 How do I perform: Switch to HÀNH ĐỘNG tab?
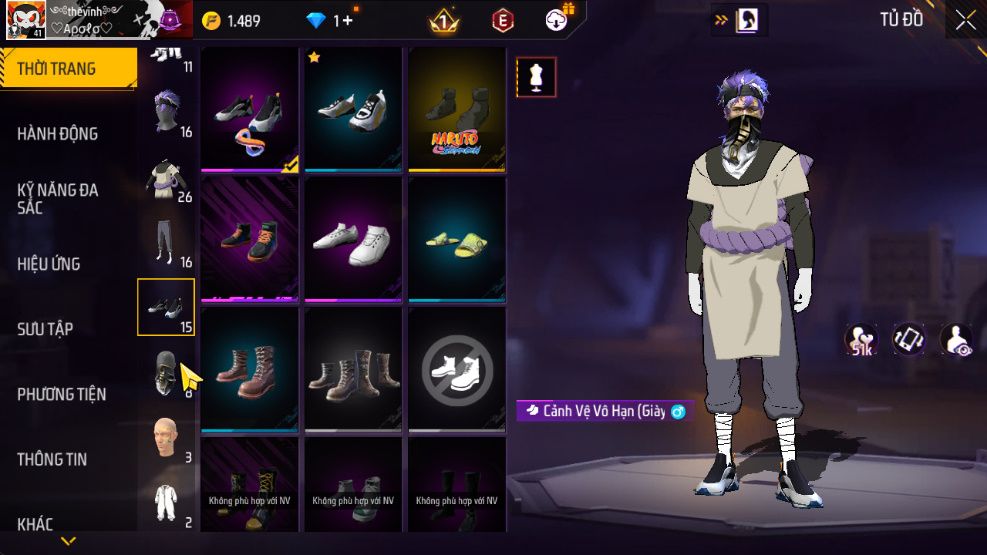point(58,134)
